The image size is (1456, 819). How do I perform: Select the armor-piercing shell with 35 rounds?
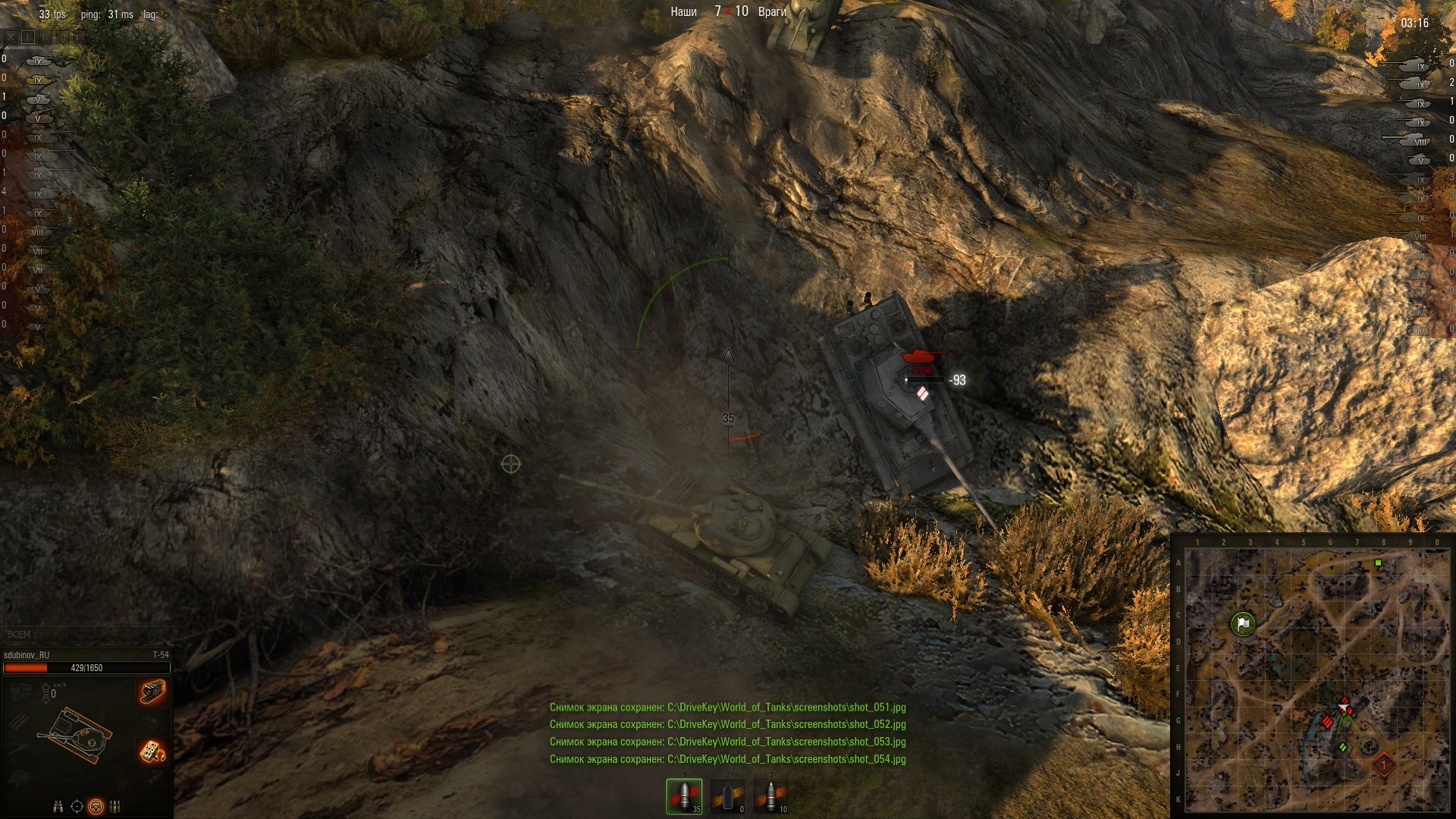point(684,795)
